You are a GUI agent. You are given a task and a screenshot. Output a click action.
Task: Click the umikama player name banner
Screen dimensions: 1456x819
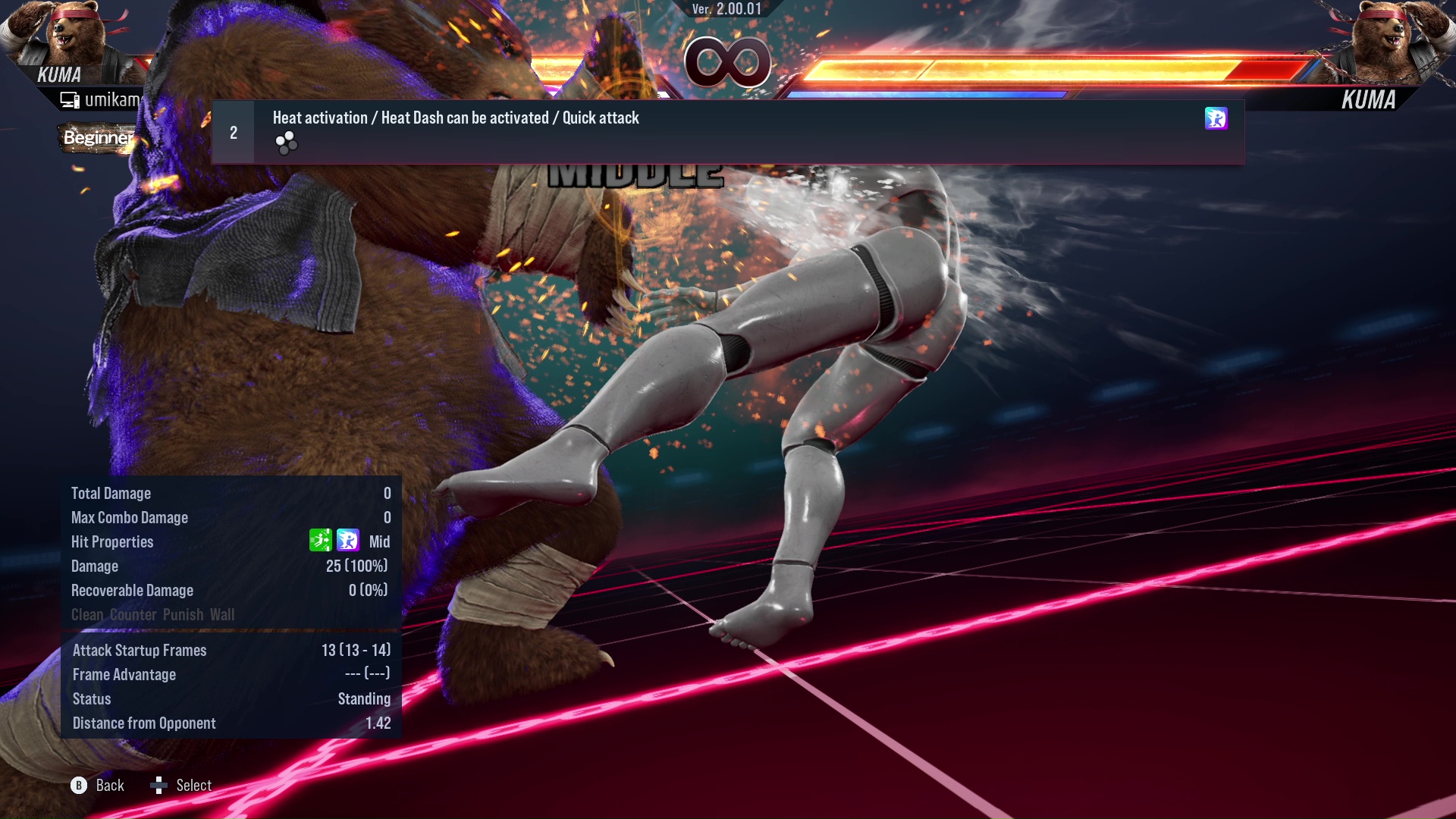coord(114,99)
